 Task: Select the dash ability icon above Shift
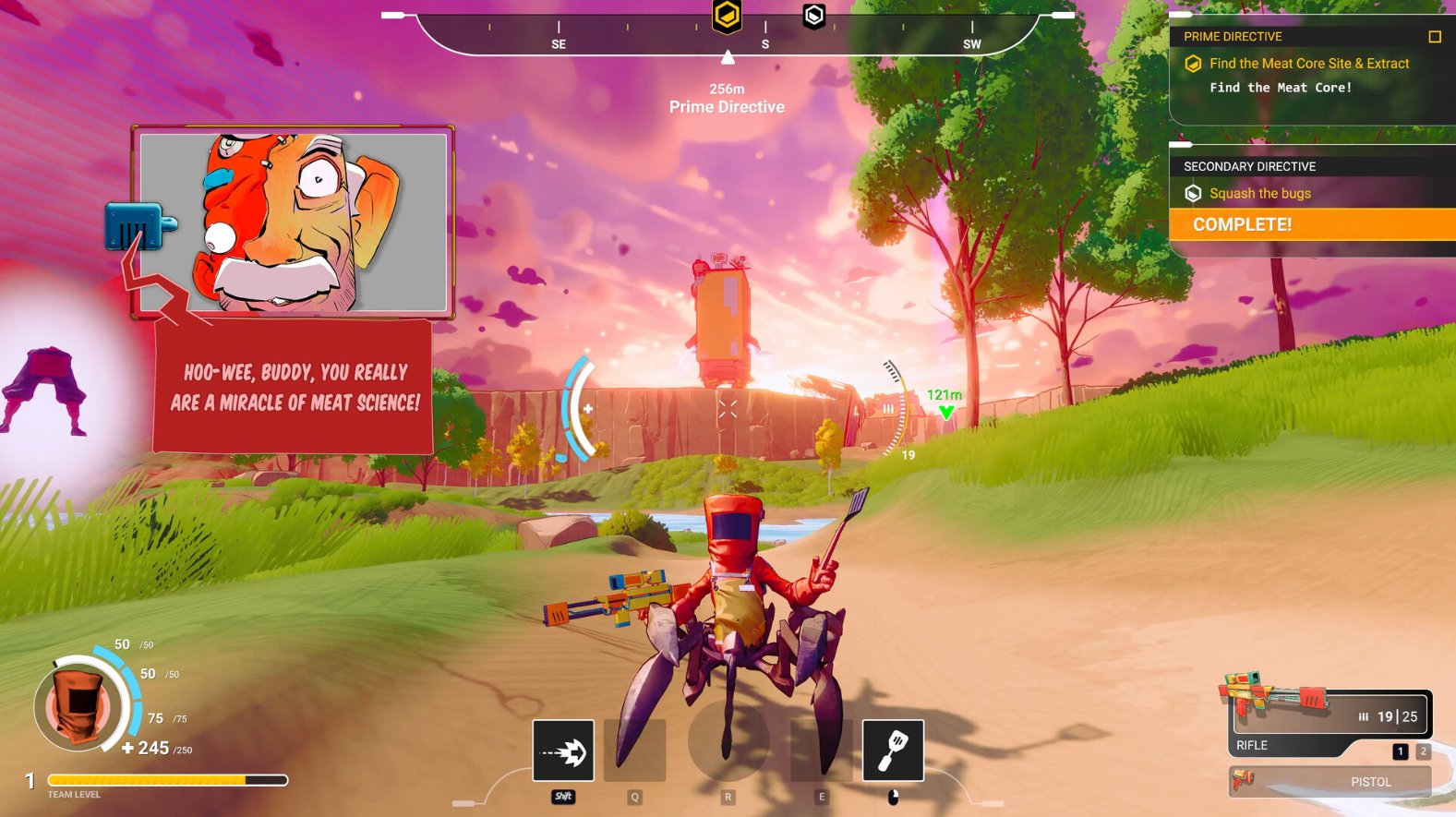(x=562, y=751)
